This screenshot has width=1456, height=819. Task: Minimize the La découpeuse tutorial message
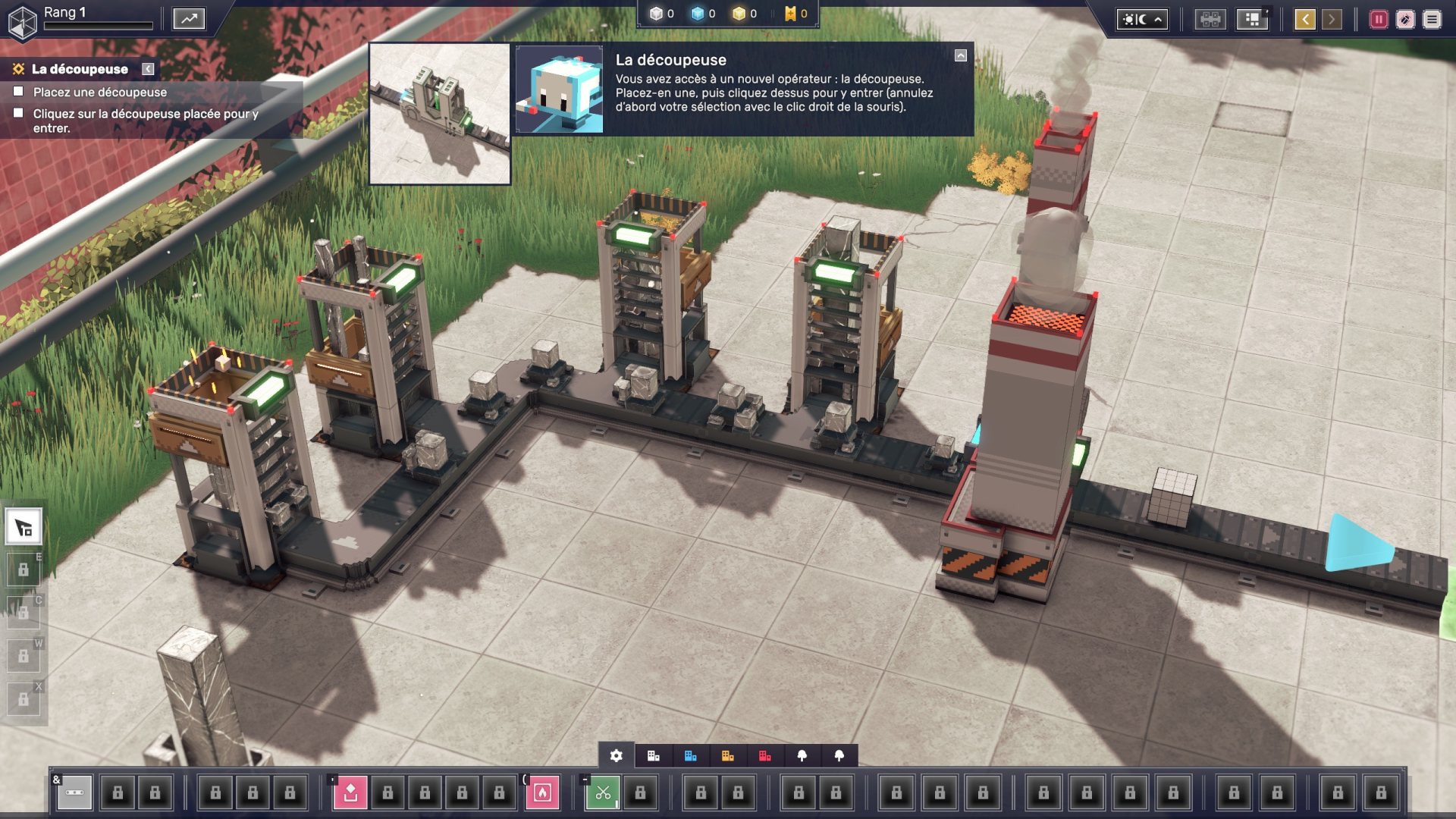961,55
